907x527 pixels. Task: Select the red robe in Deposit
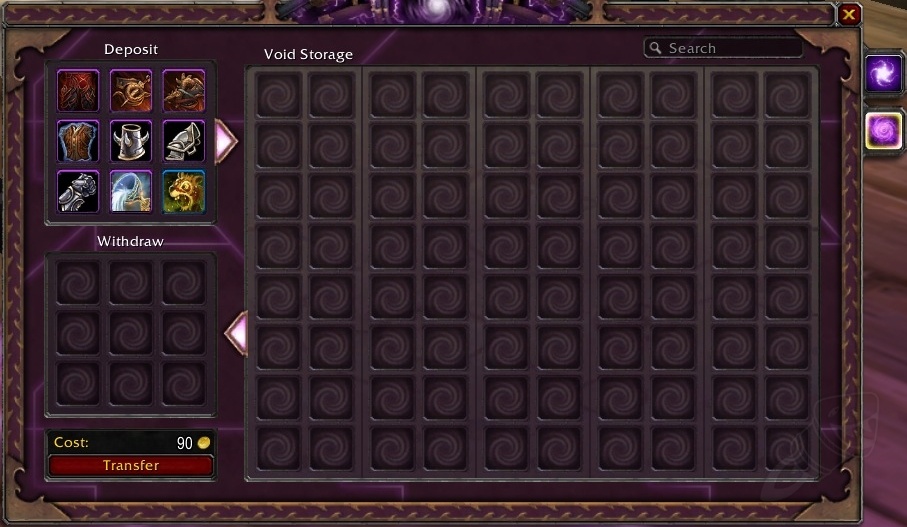point(78,89)
